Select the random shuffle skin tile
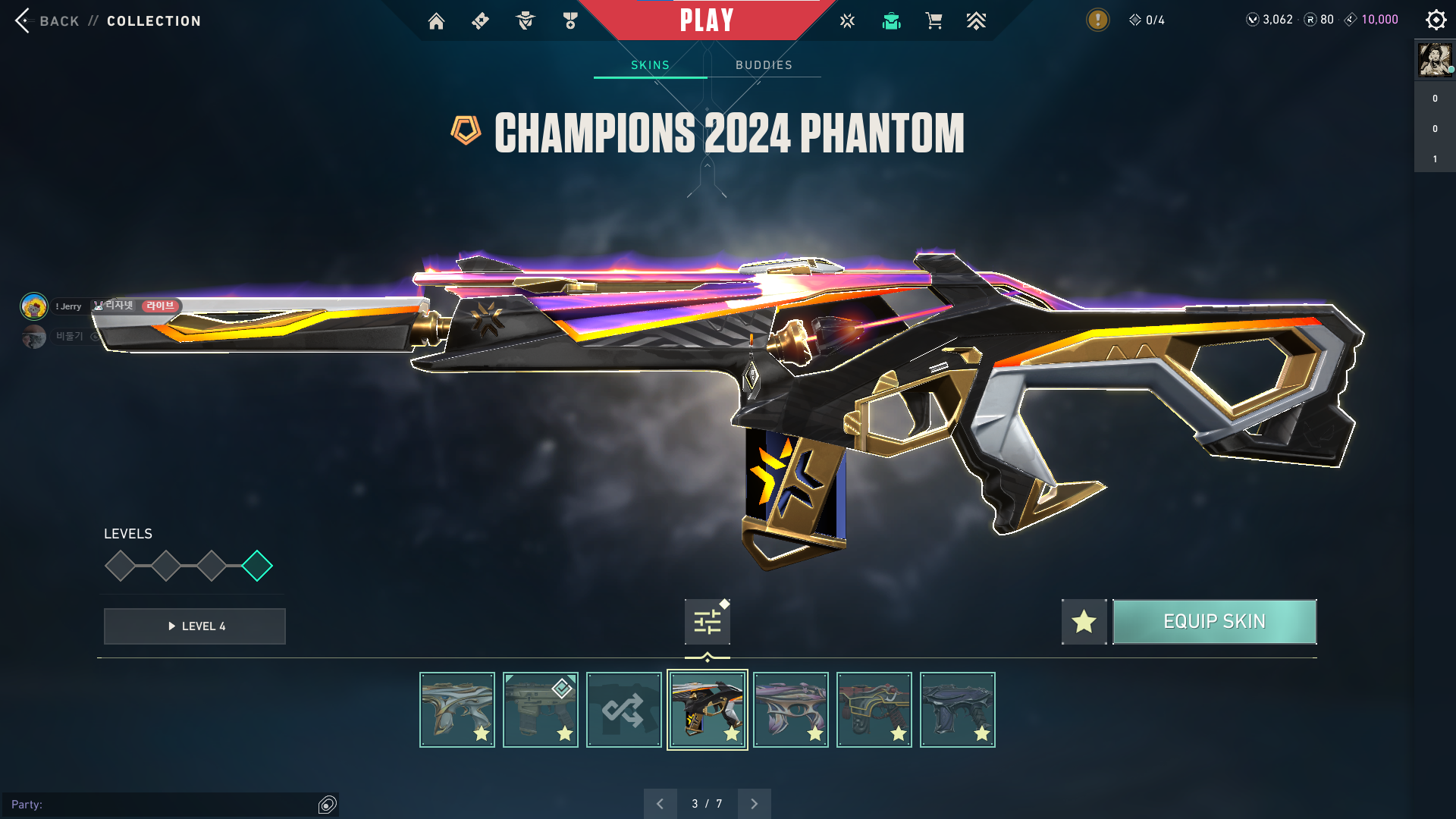The width and height of the screenshot is (1456, 819). [623, 710]
